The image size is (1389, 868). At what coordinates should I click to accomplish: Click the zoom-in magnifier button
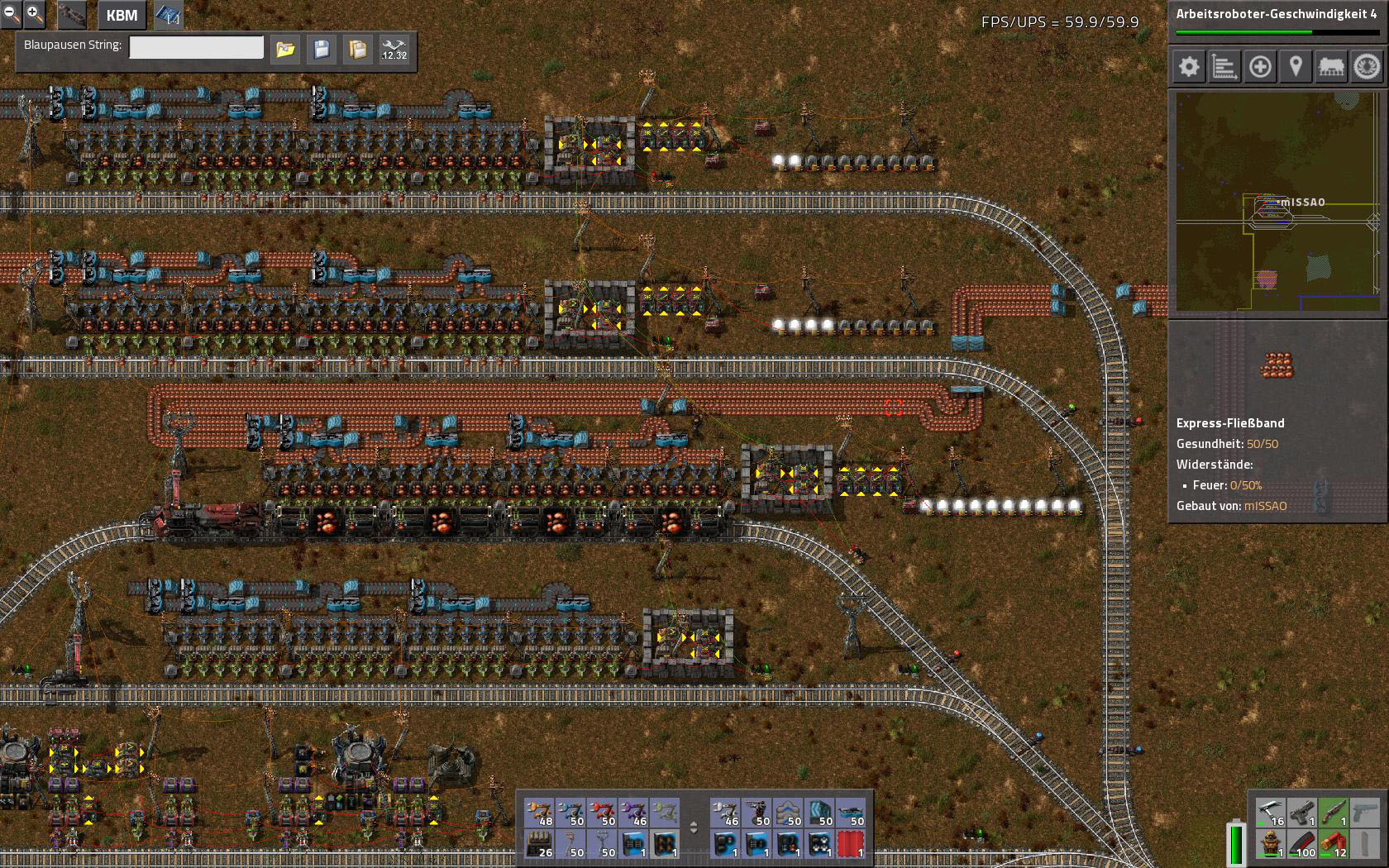pos(34,12)
